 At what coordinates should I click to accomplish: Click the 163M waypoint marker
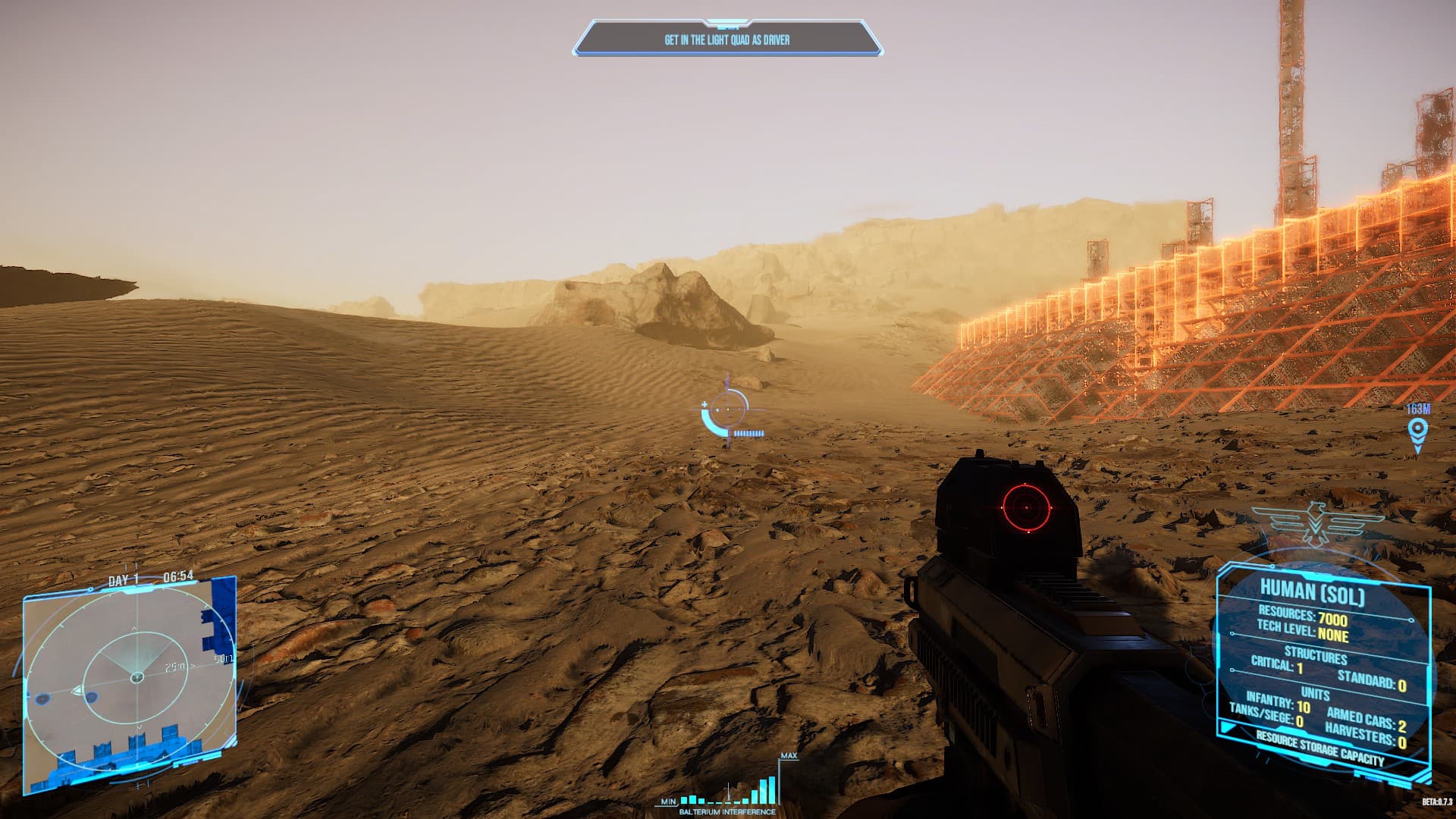[1417, 431]
